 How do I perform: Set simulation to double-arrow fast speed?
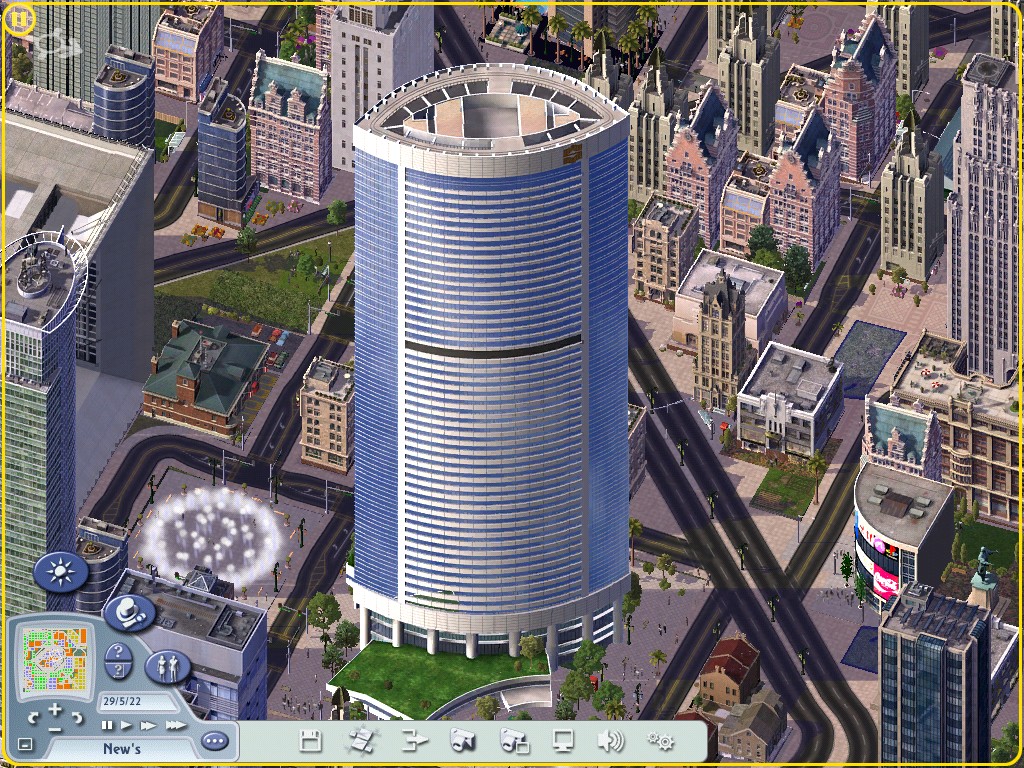click(x=148, y=725)
